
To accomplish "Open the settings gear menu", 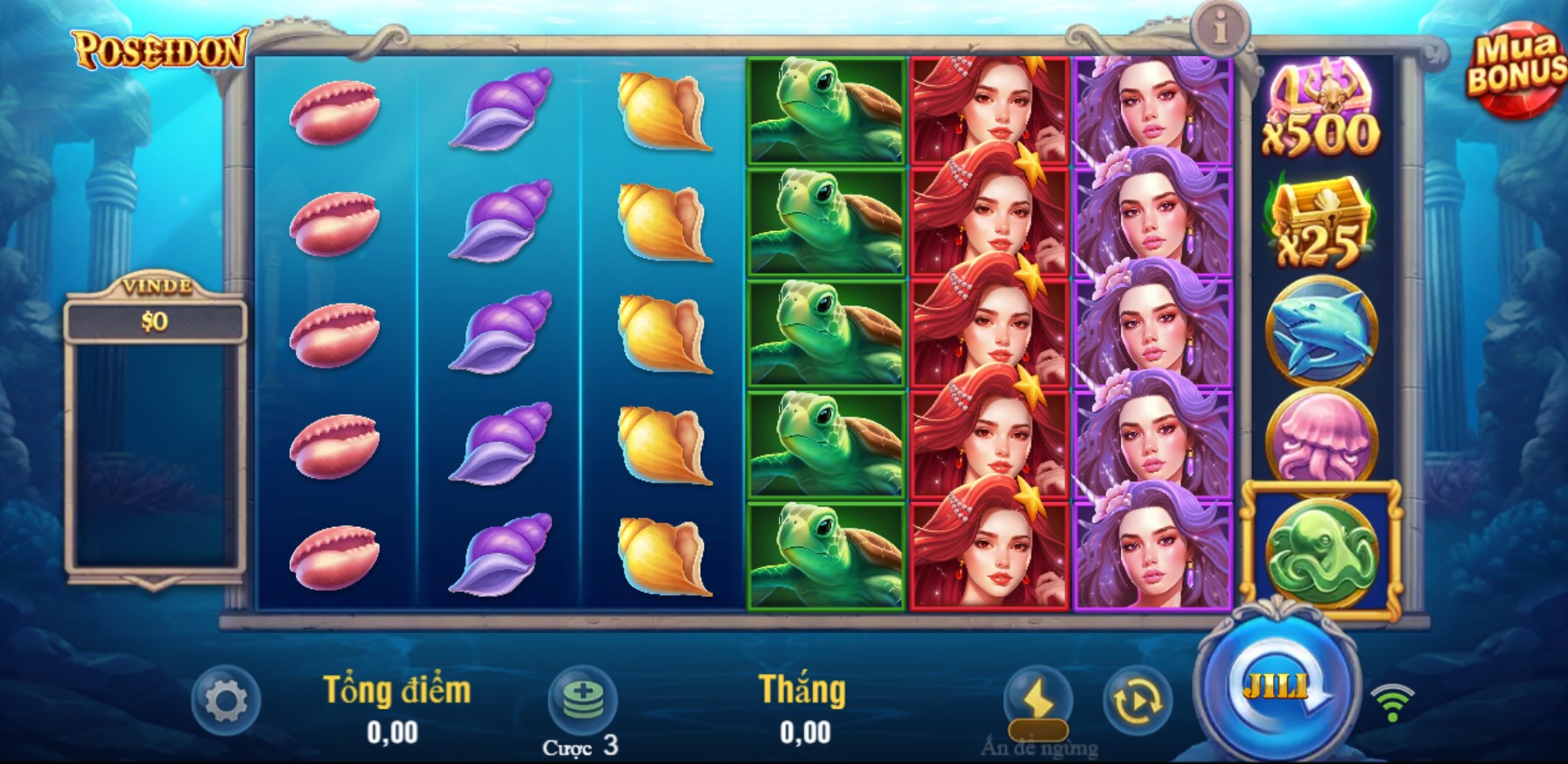I will [226, 701].
